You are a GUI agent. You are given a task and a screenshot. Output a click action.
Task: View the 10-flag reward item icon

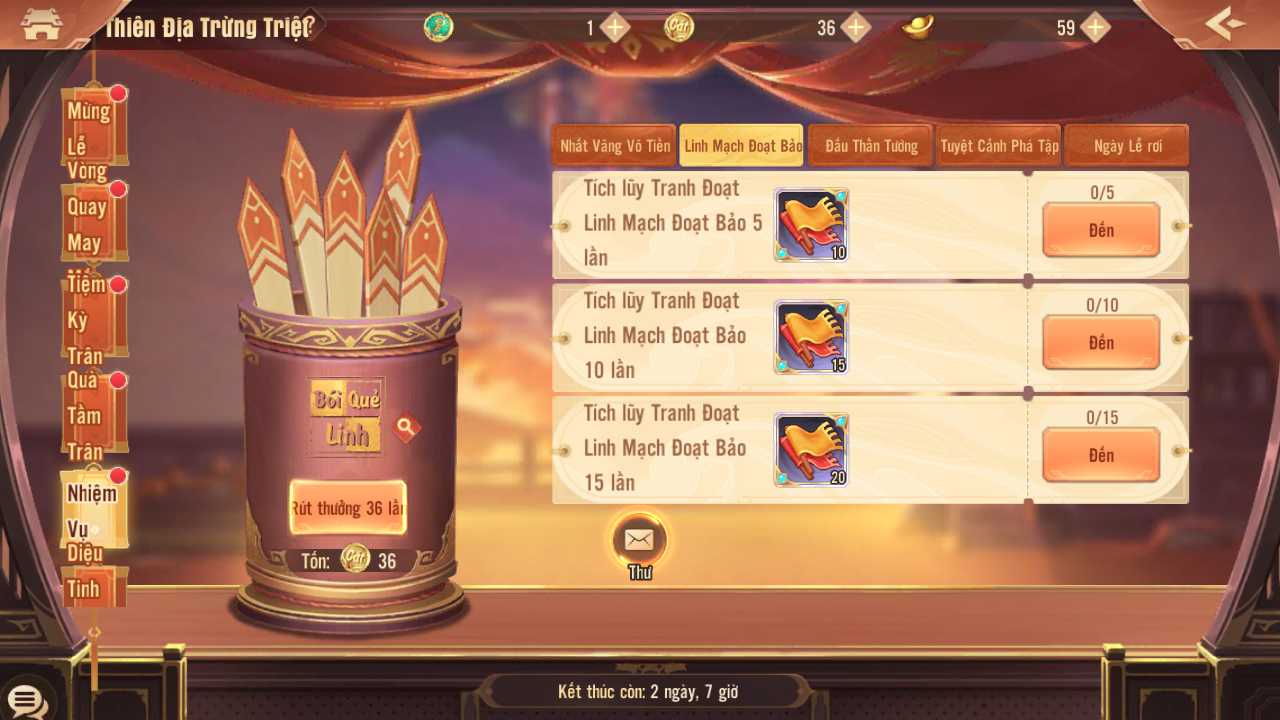coord(811,225)
